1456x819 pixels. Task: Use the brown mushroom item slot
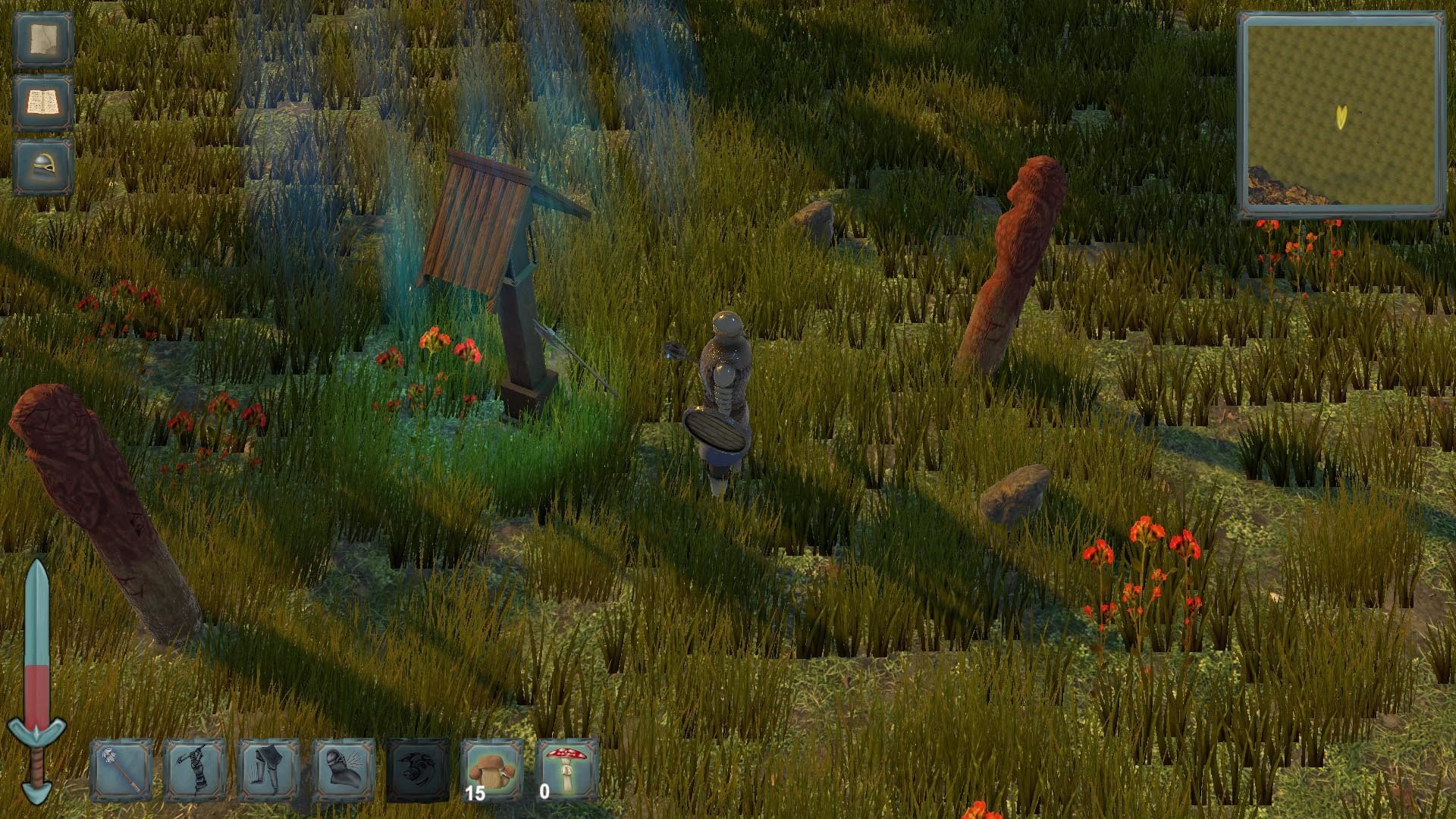coord(492,770)
